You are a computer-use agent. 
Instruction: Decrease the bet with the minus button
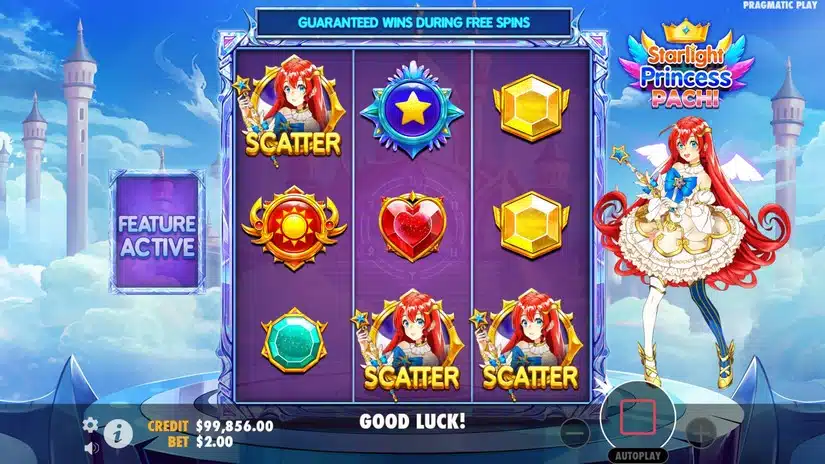click(x=574, y=432)
